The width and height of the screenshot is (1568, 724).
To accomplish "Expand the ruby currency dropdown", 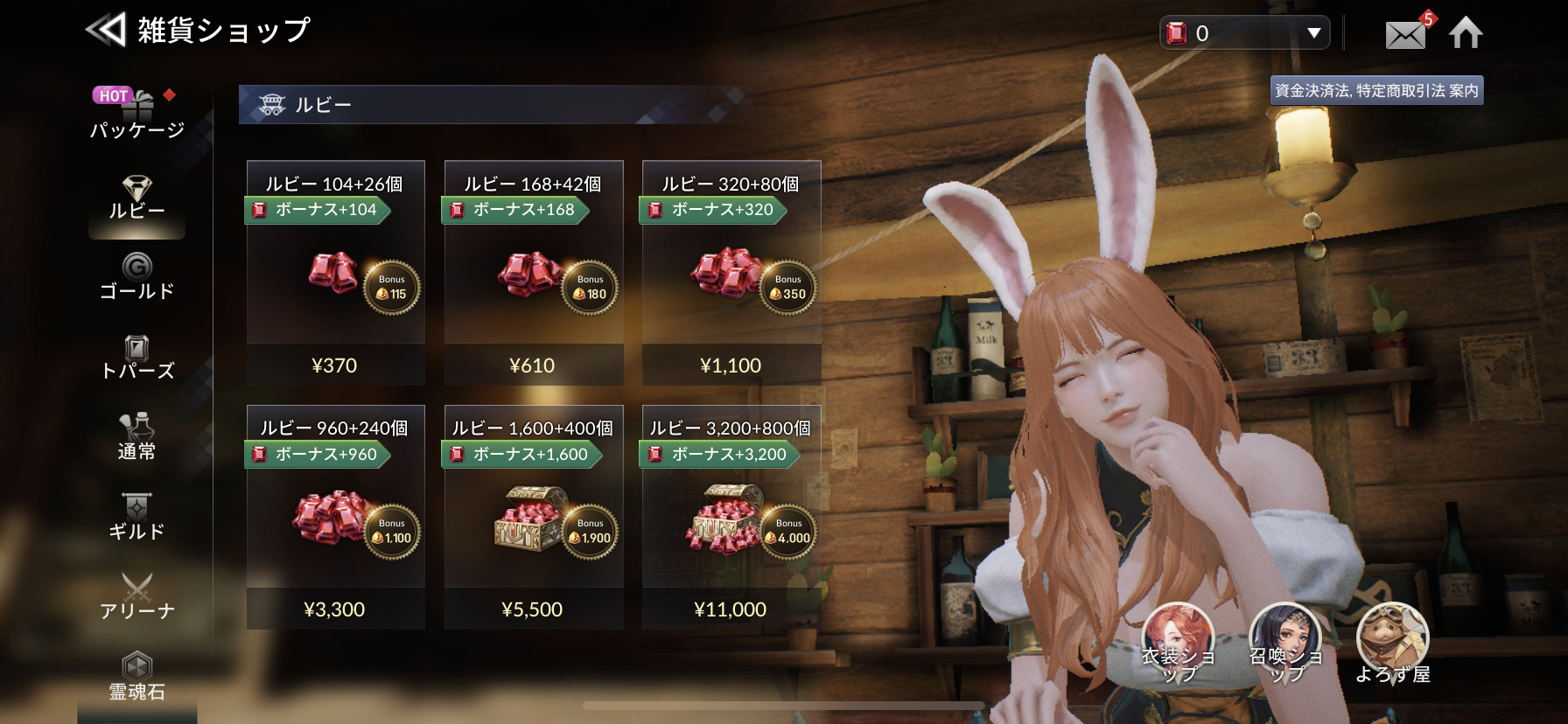I will click(x=1313, y=33).
